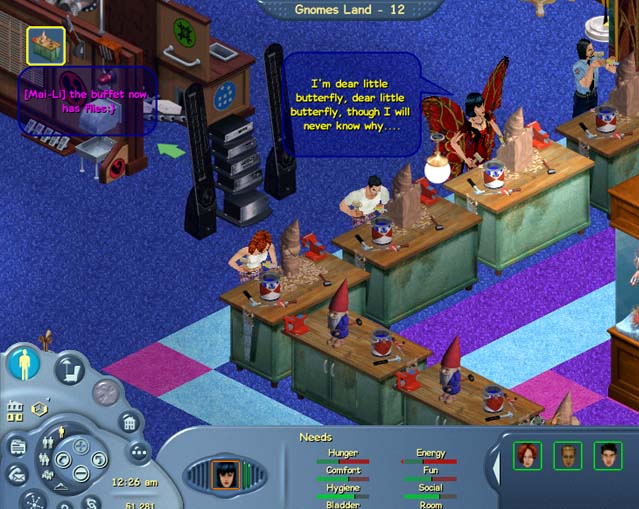Toggle the yellow cube walls view icon

click(x=37, y=408)
